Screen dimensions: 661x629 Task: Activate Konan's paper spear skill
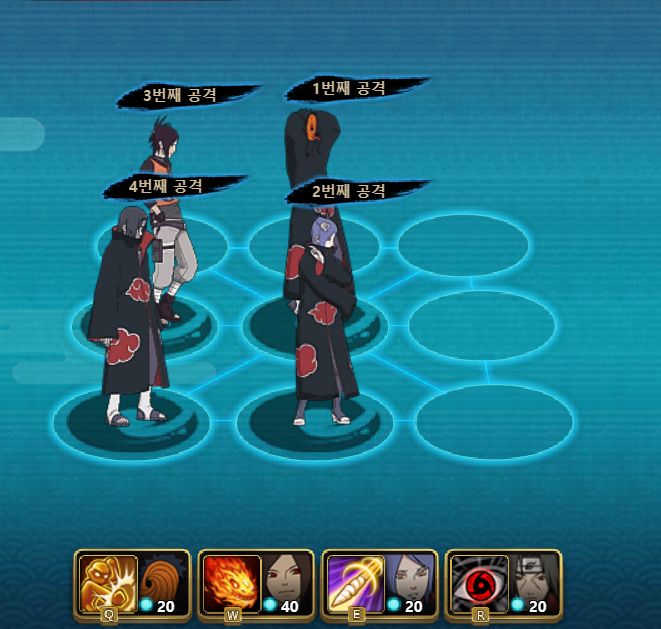[x=354, y=582]
